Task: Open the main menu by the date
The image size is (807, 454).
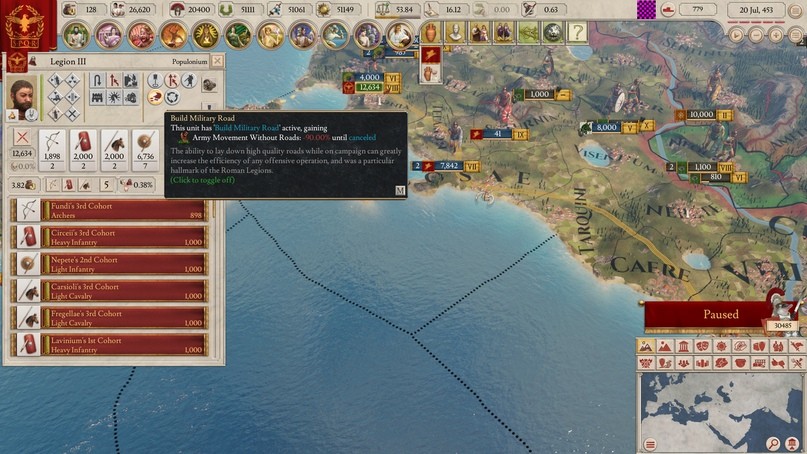Action: 796,11
